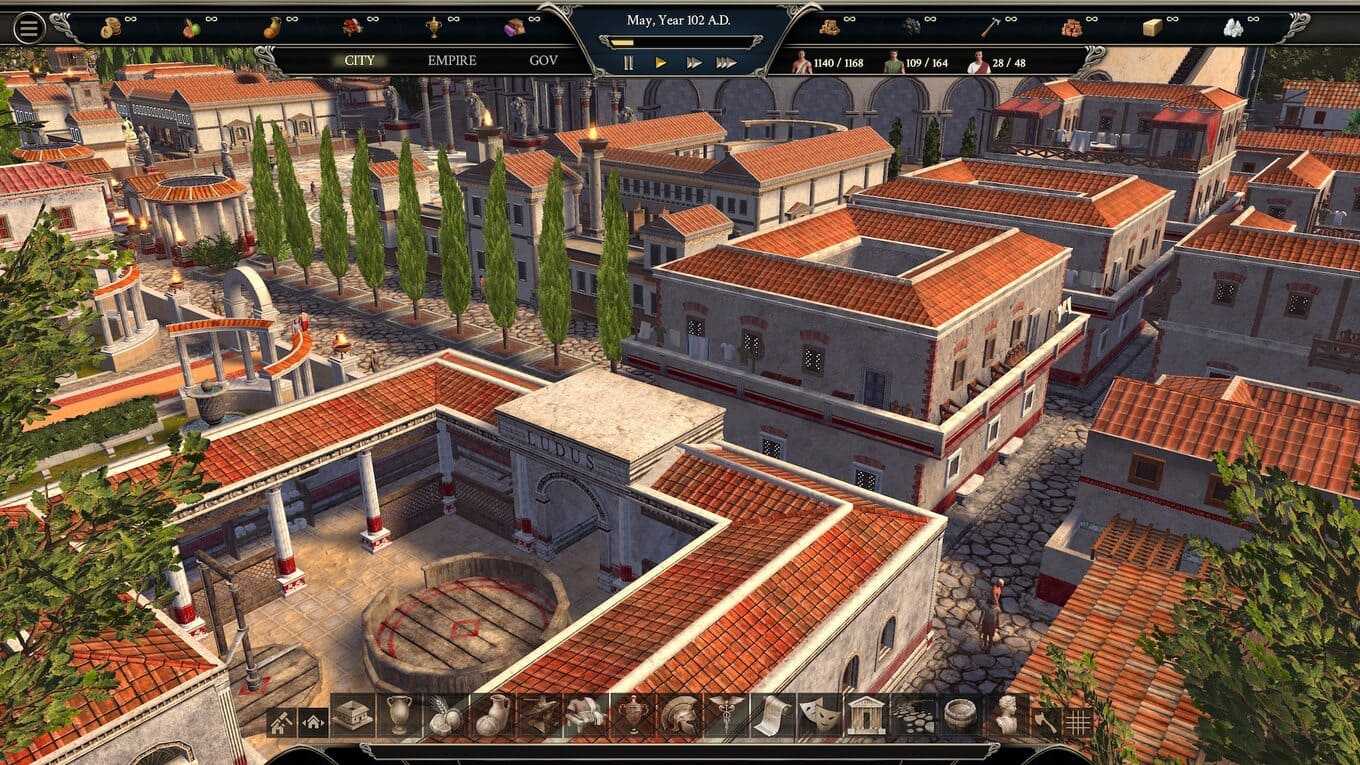
Task: Open the temple building category
Action: 866,716
